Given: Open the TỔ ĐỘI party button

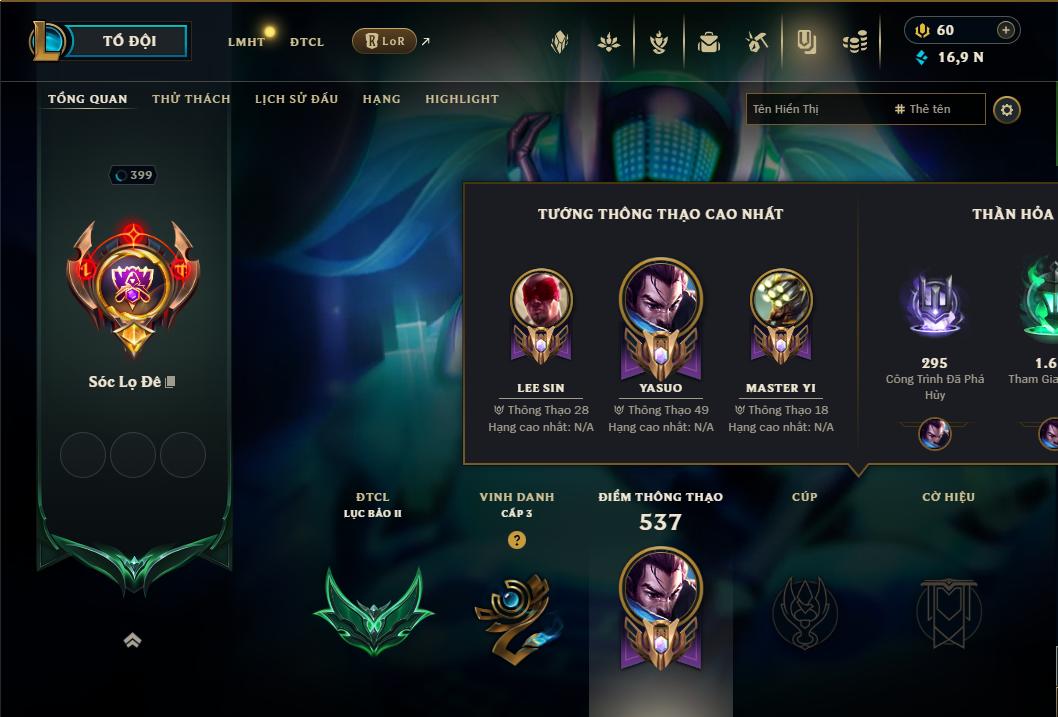Looking at the screenshot, I should (129, 41).
